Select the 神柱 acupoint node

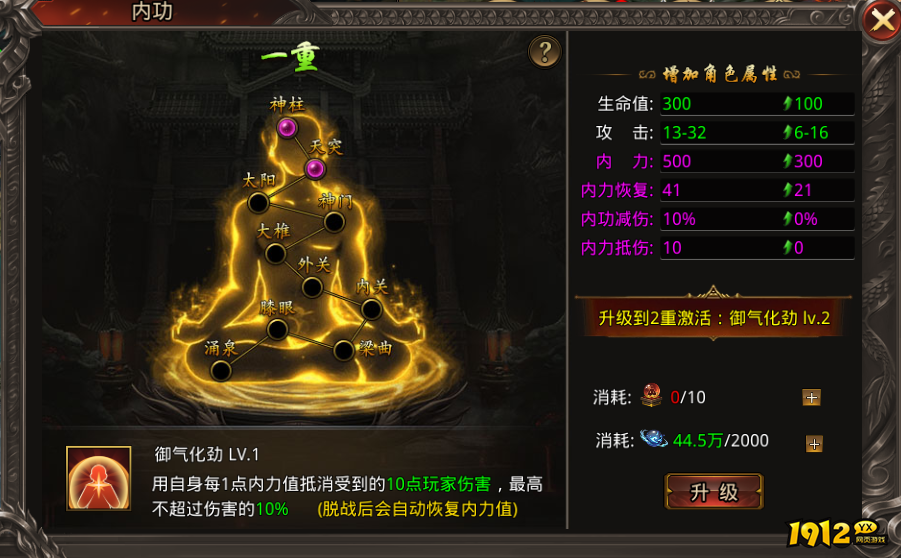[288, 127]
